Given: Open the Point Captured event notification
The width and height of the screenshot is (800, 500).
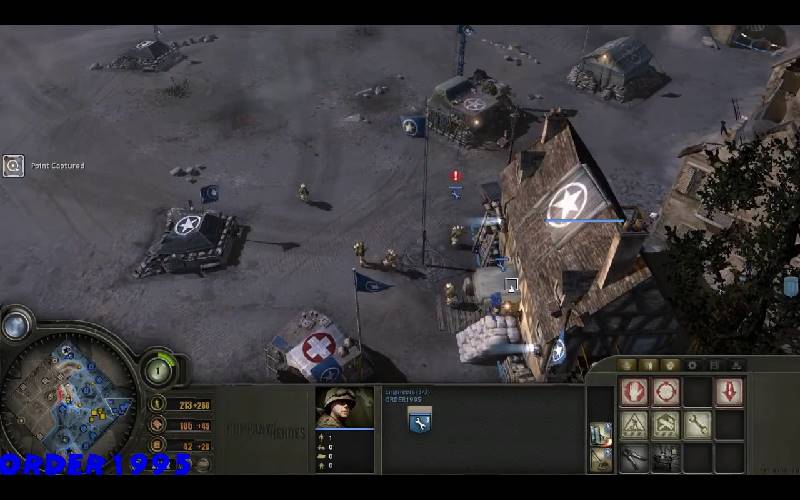Looking at the screenshot, I should (x=14, y=166).
